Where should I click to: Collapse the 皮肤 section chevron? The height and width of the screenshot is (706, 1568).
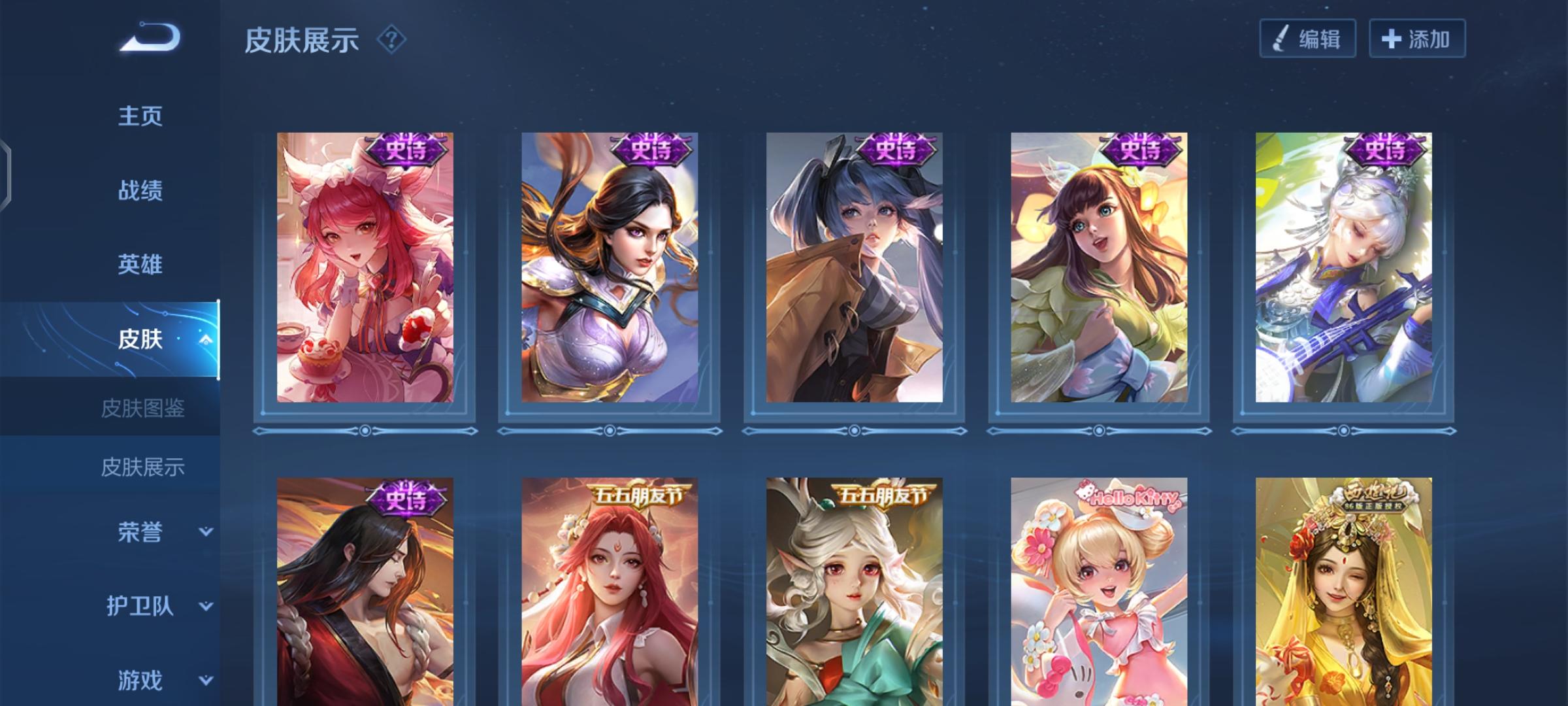(205, 339)
